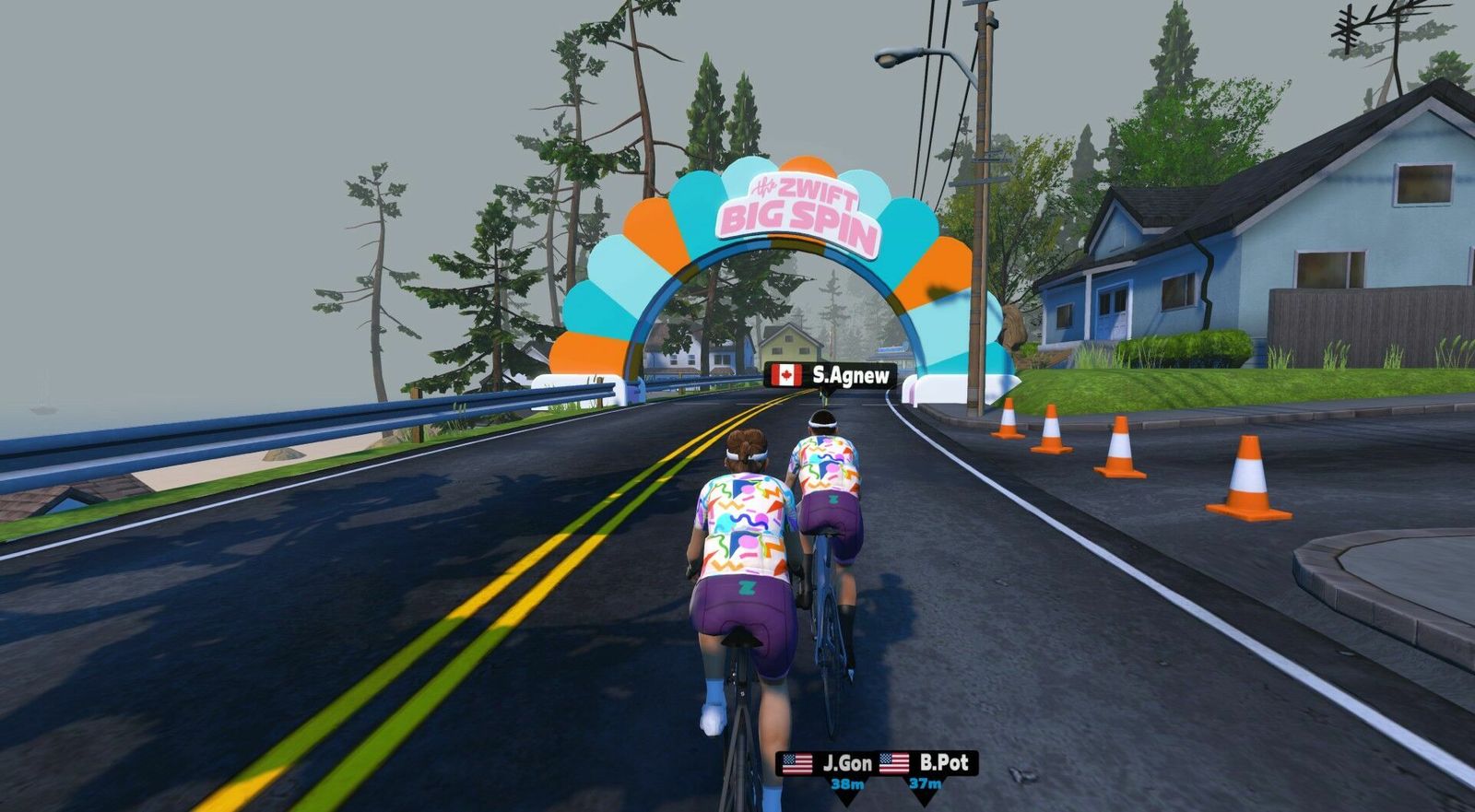The height and width of the screenshot is (812, 1475).
Task: Select the S.Agnew rider name tag
Action: [831, 375]
